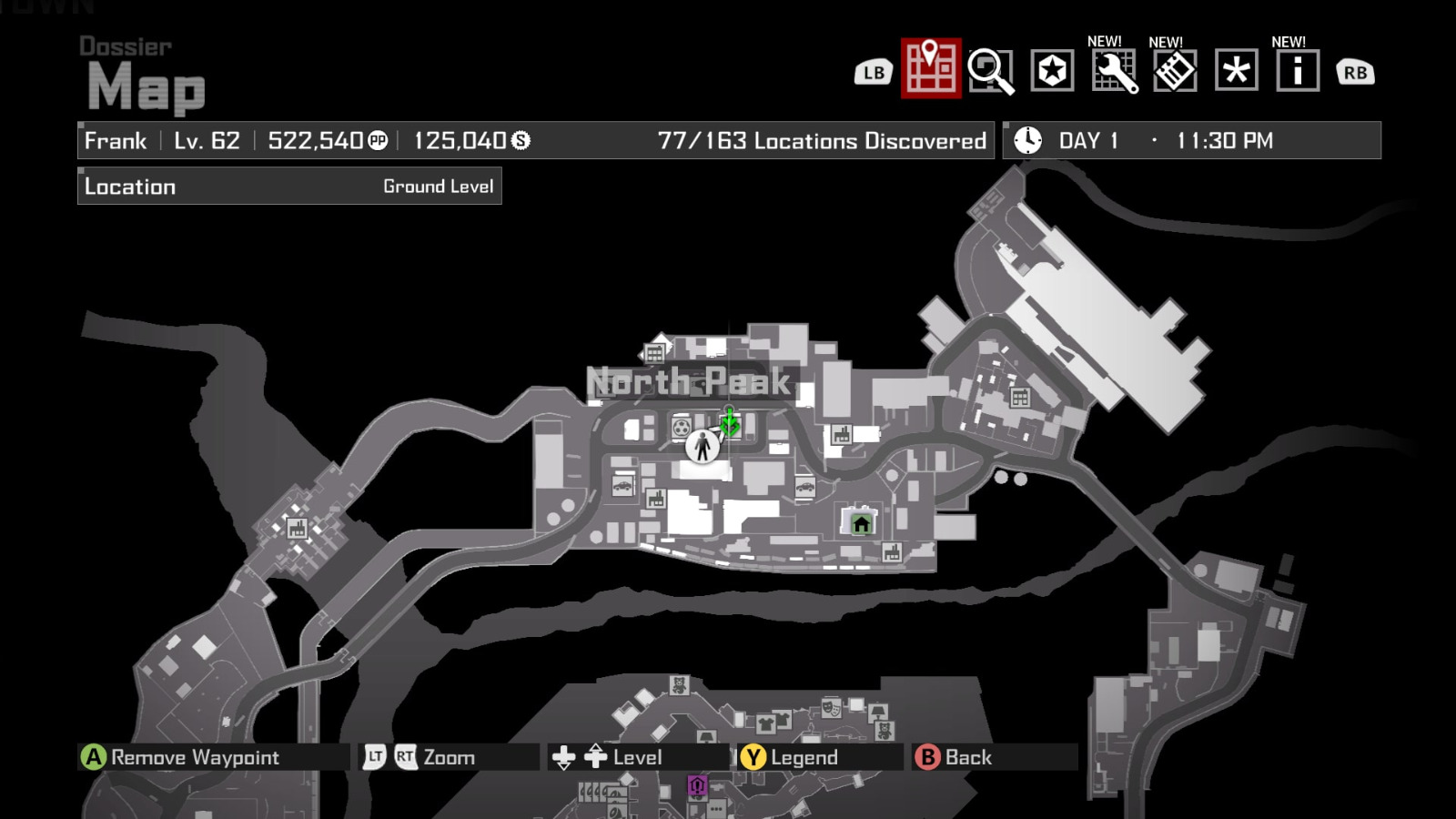Open the info panel icon marked NEW

coord(1296,70)
